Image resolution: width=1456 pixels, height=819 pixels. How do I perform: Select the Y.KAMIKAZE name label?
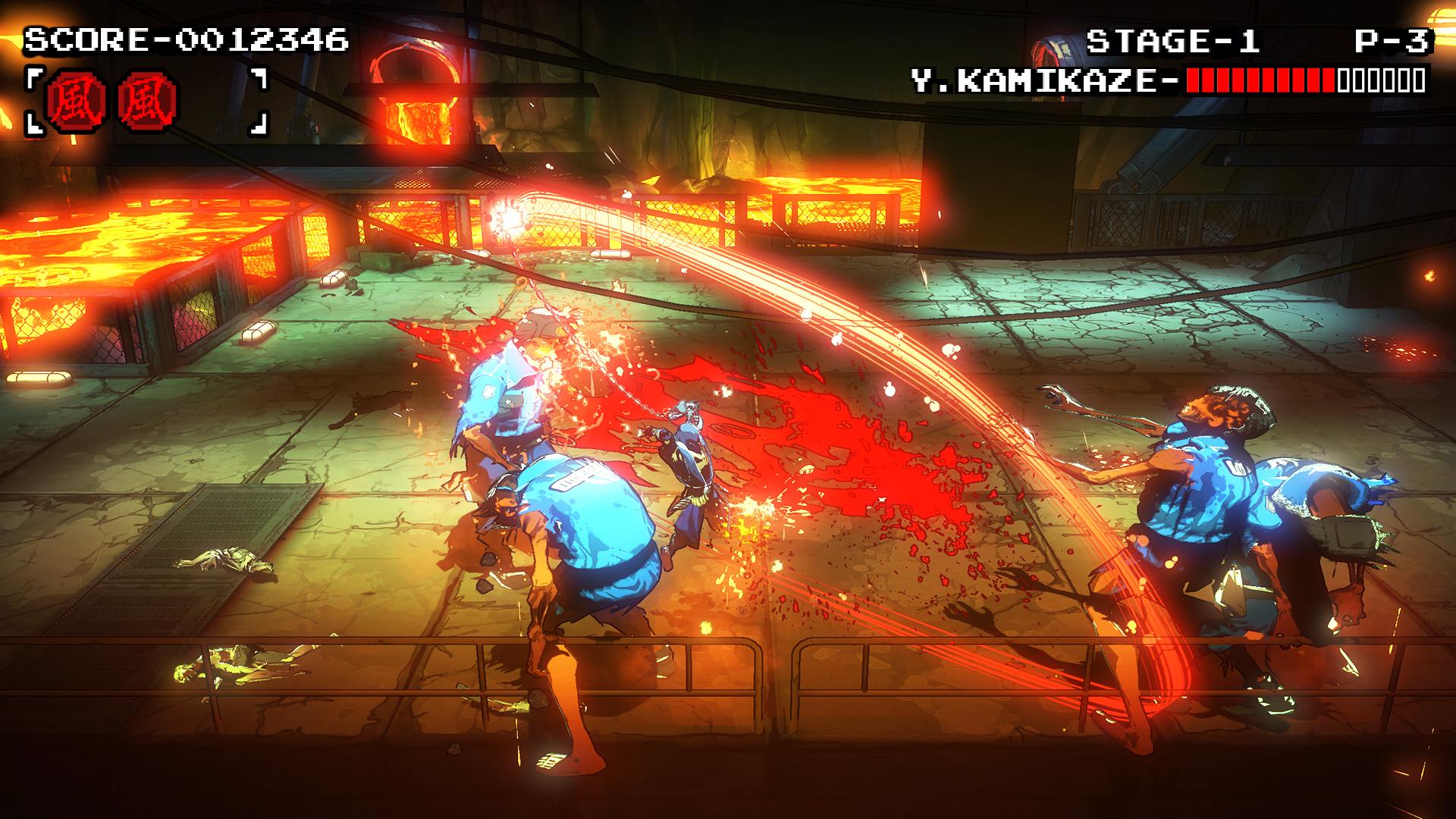coord(1039,79)
